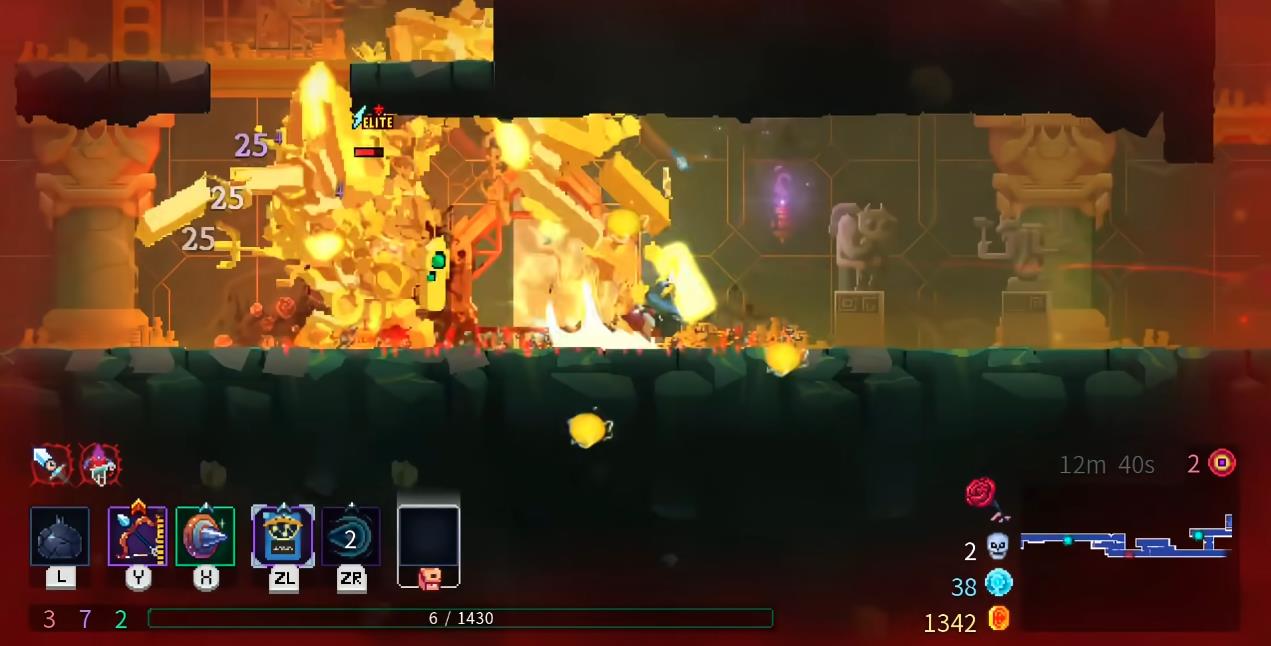1271x646 pixels.
Task: Use the swirl skill showing 2
Action: tap(351, 537)
